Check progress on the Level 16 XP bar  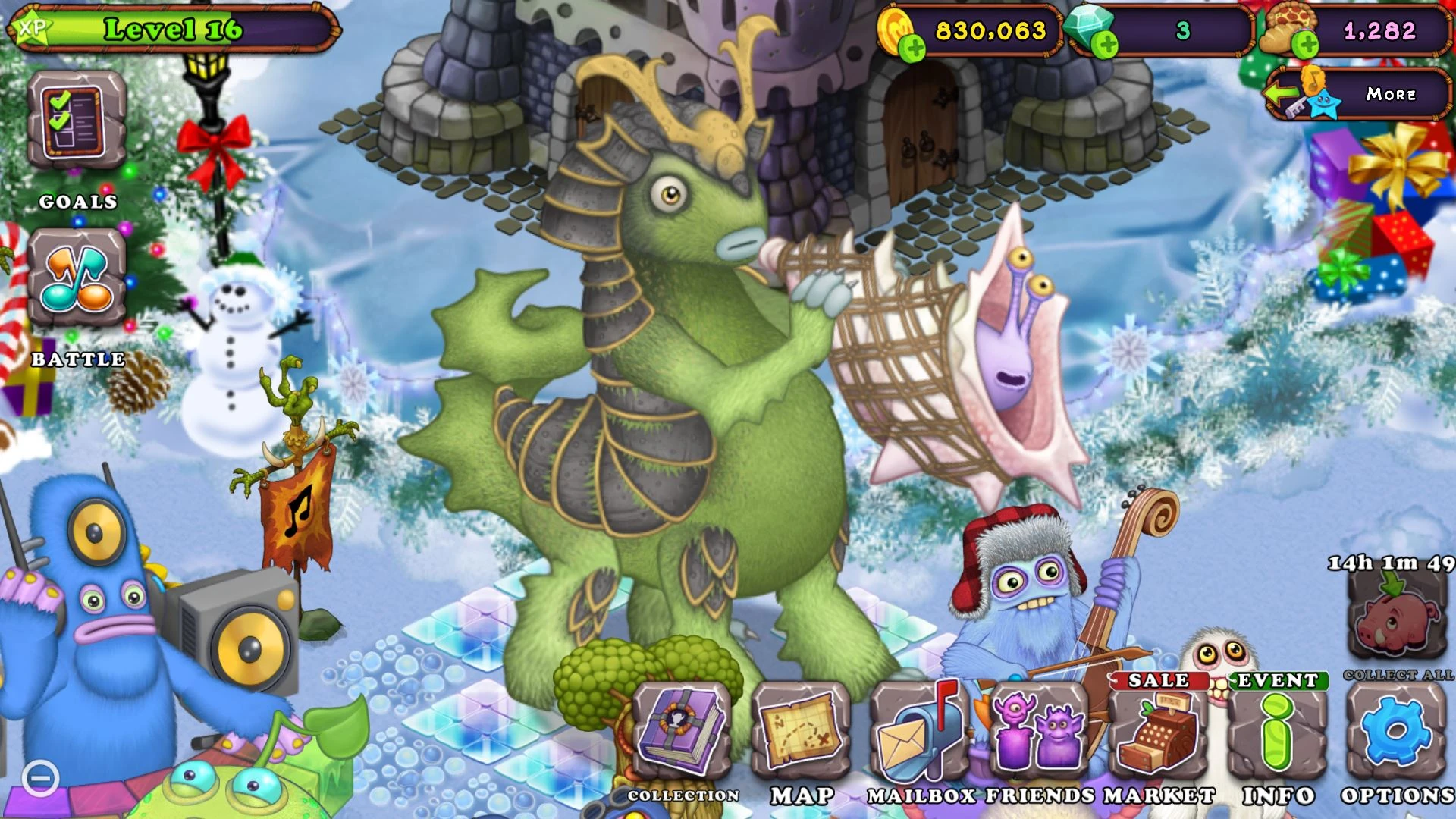(174, 29)
